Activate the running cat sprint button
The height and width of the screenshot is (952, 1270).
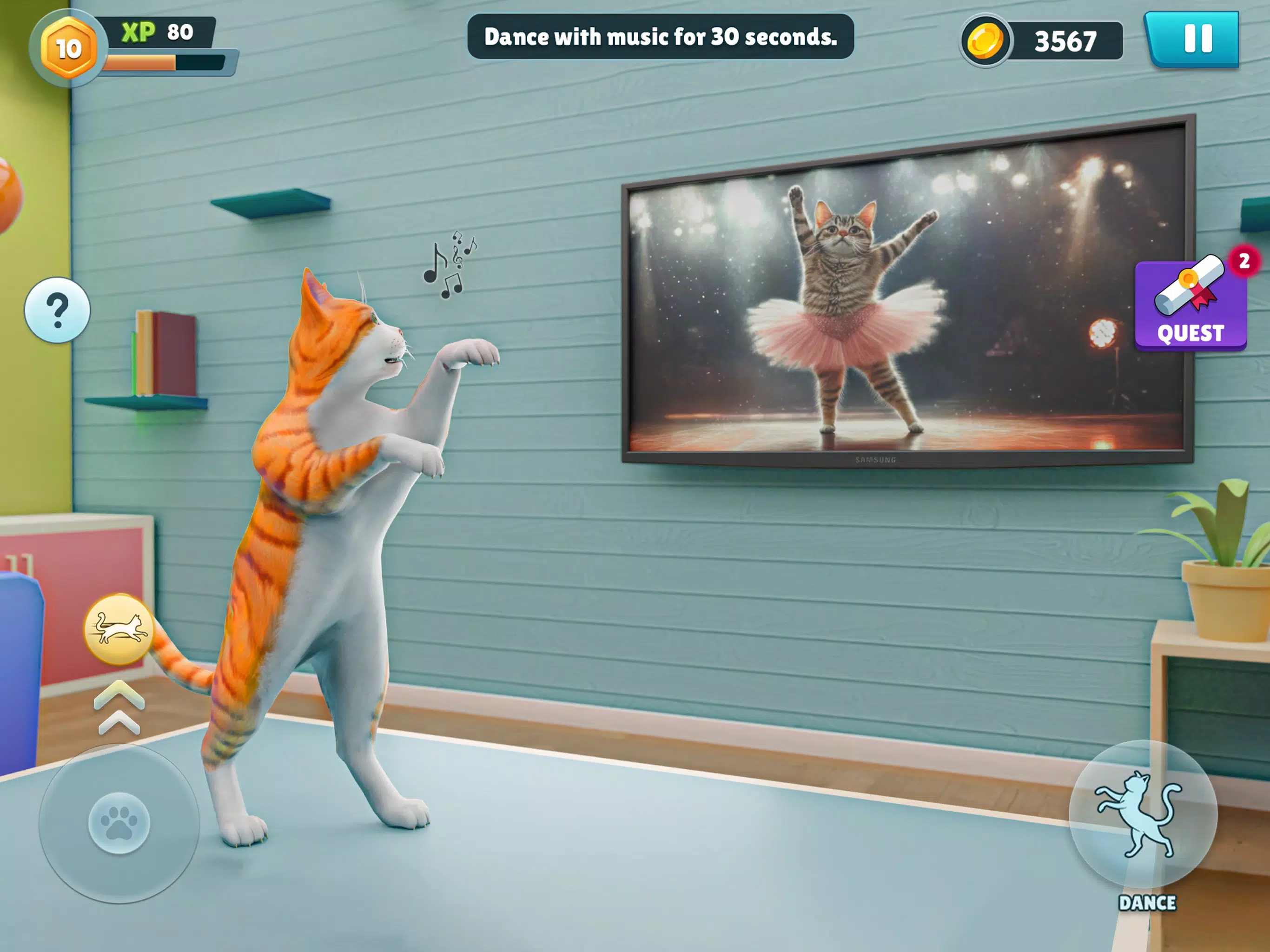click(x=119, y=629)
